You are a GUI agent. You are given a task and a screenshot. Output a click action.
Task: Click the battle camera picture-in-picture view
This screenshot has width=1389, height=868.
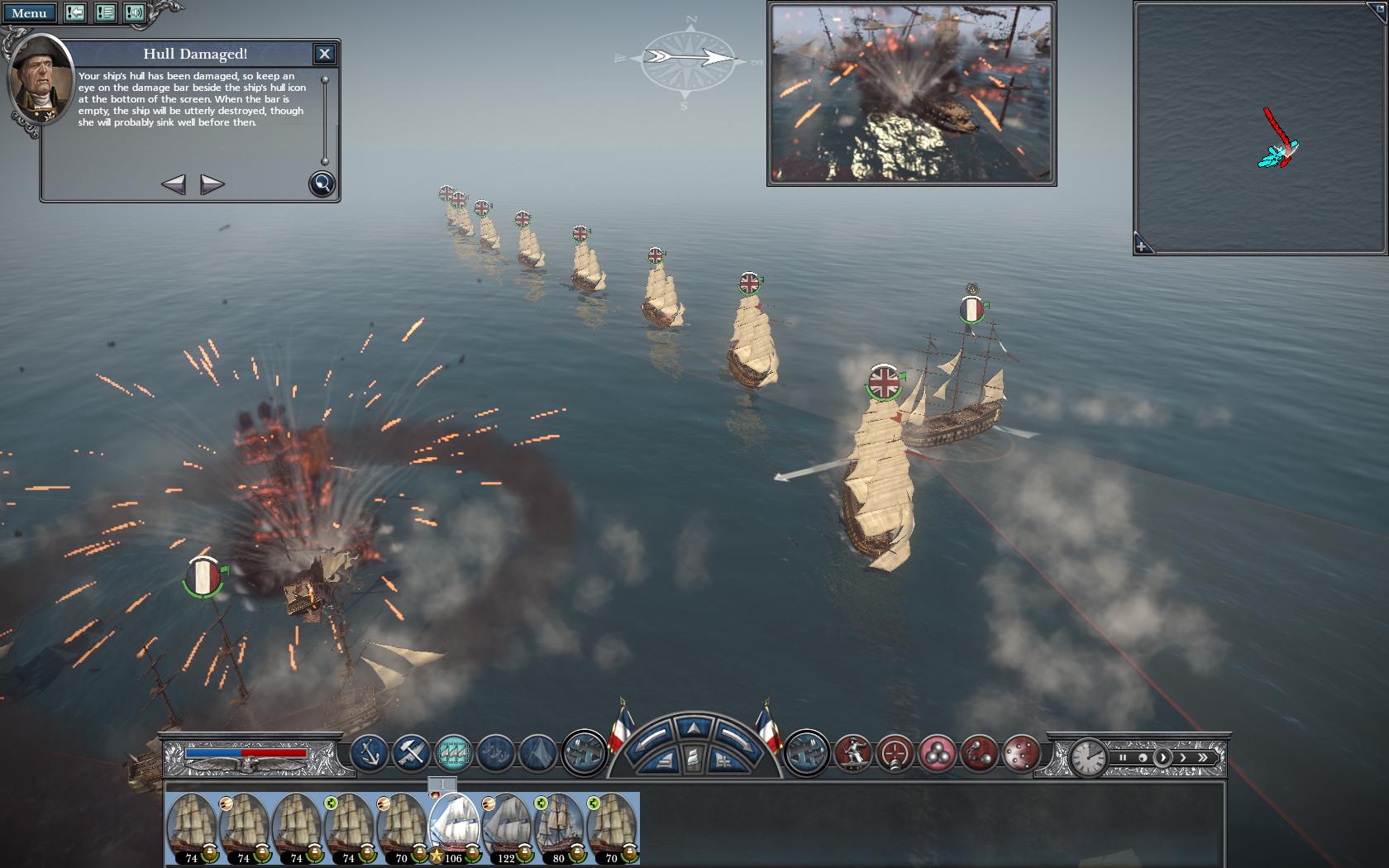click(911, 93)
